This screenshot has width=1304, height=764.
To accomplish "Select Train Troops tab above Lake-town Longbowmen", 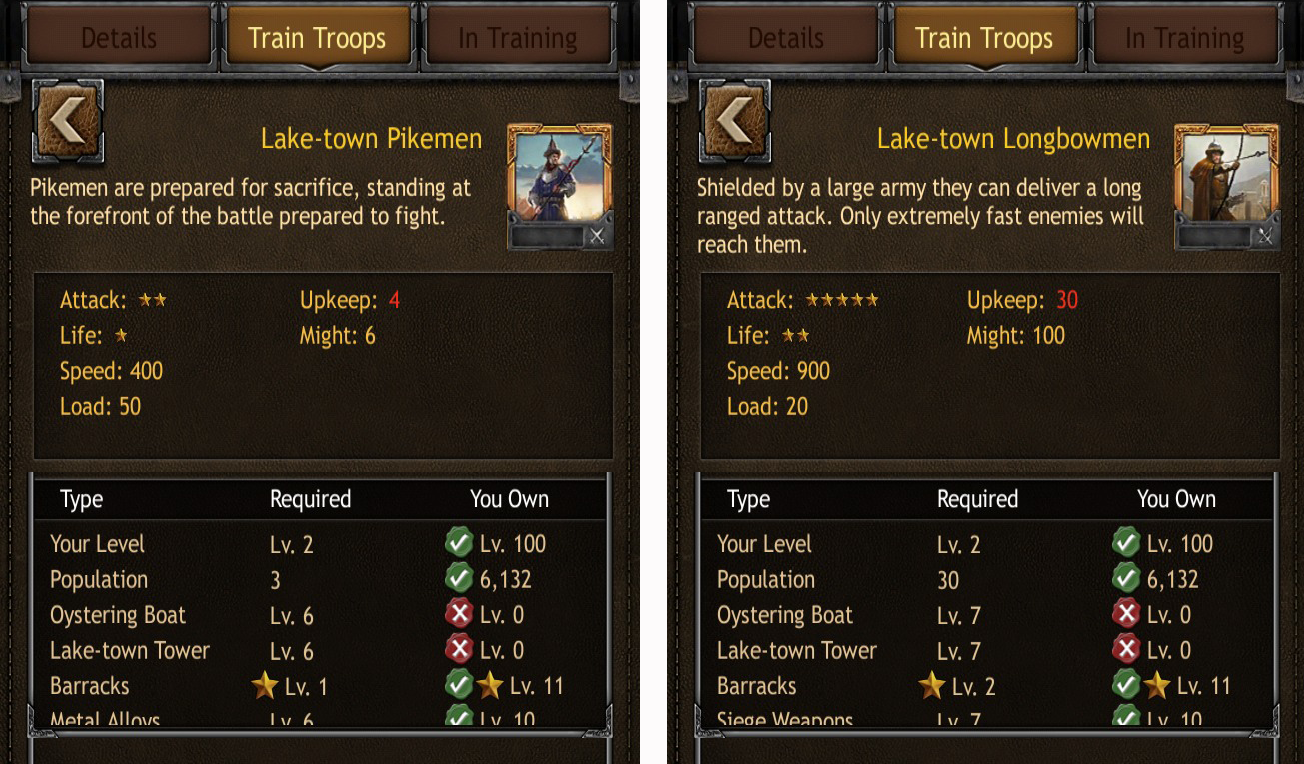I will (984, 38).
